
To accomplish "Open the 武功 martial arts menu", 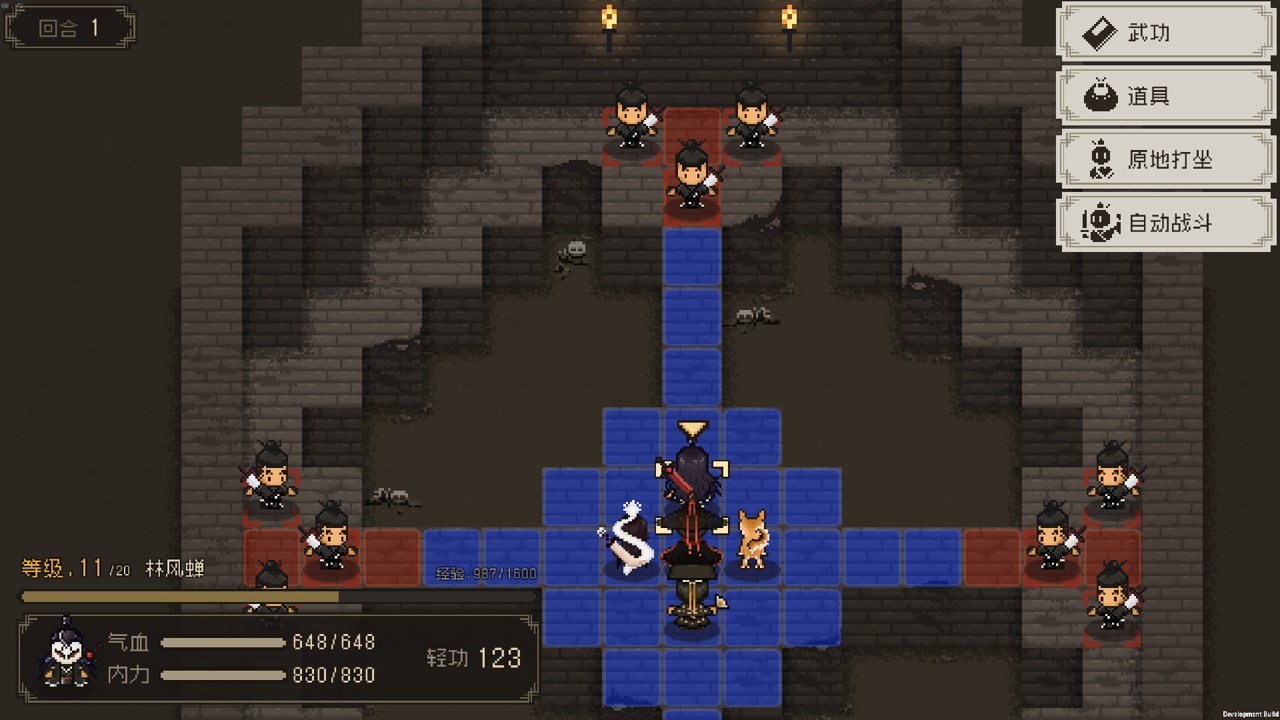I will click(1166, 34).
